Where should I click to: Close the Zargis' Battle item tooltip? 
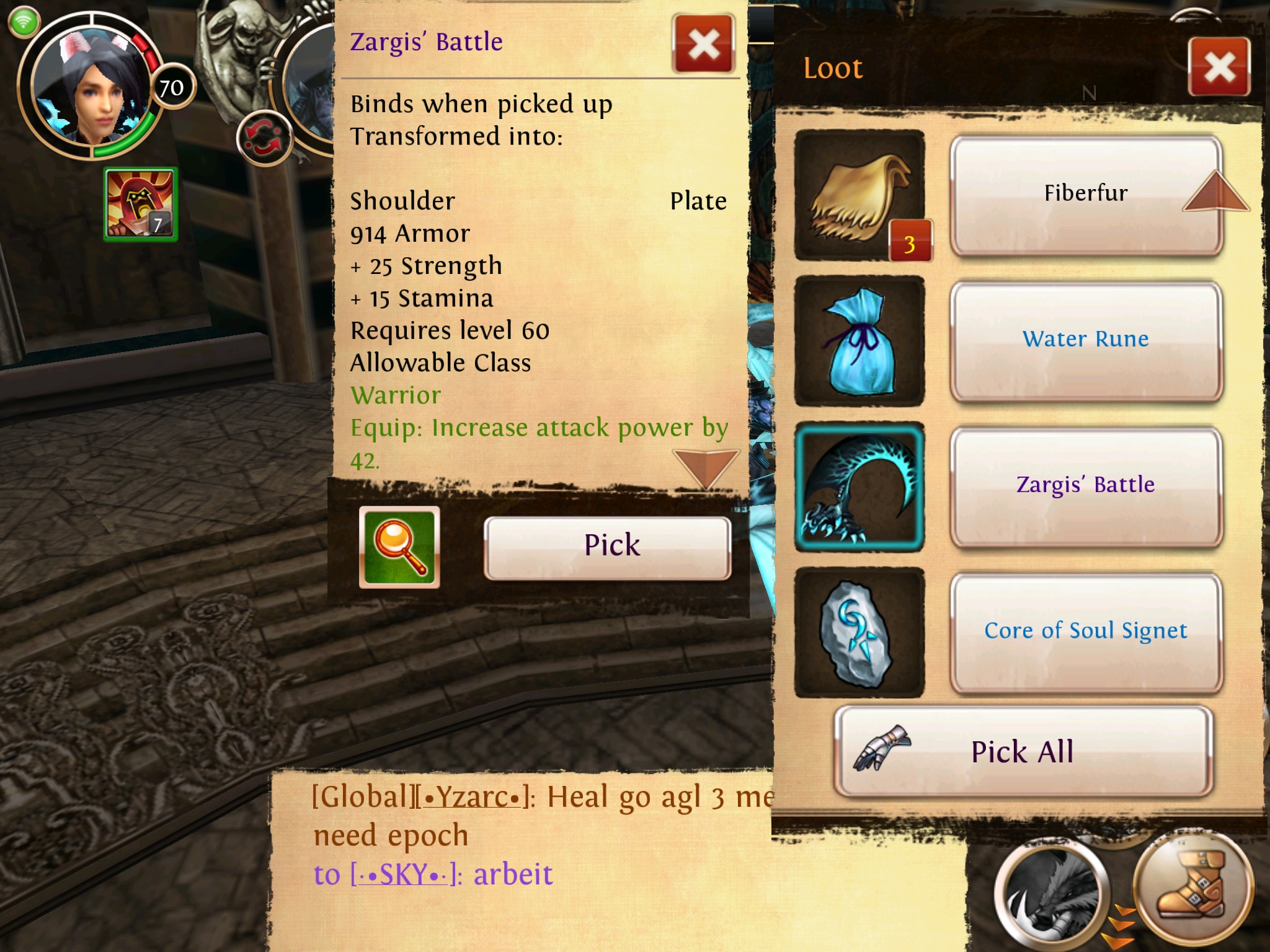point(704,45)
